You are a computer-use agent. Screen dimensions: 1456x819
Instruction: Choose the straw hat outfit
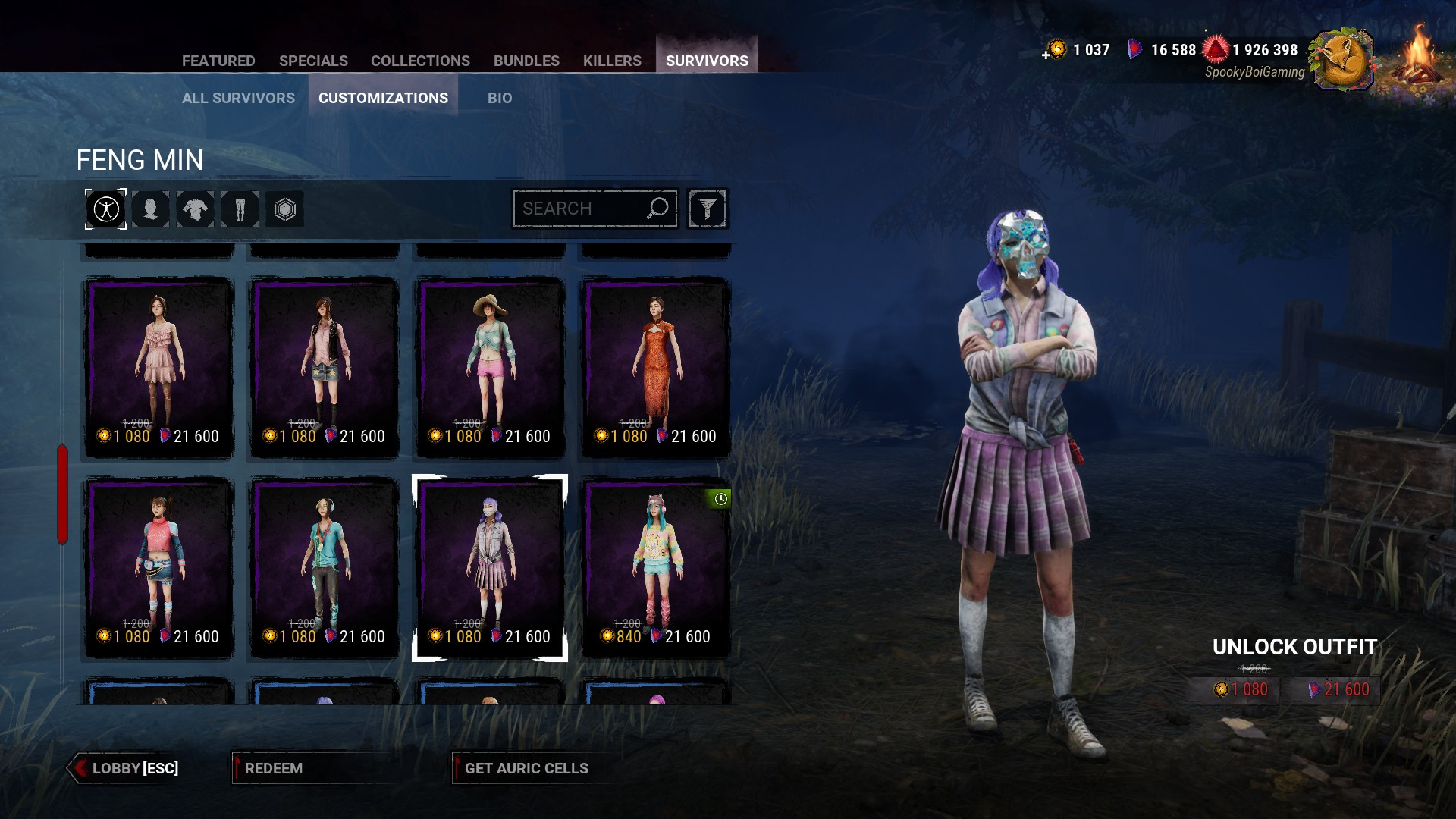(490, 368)
